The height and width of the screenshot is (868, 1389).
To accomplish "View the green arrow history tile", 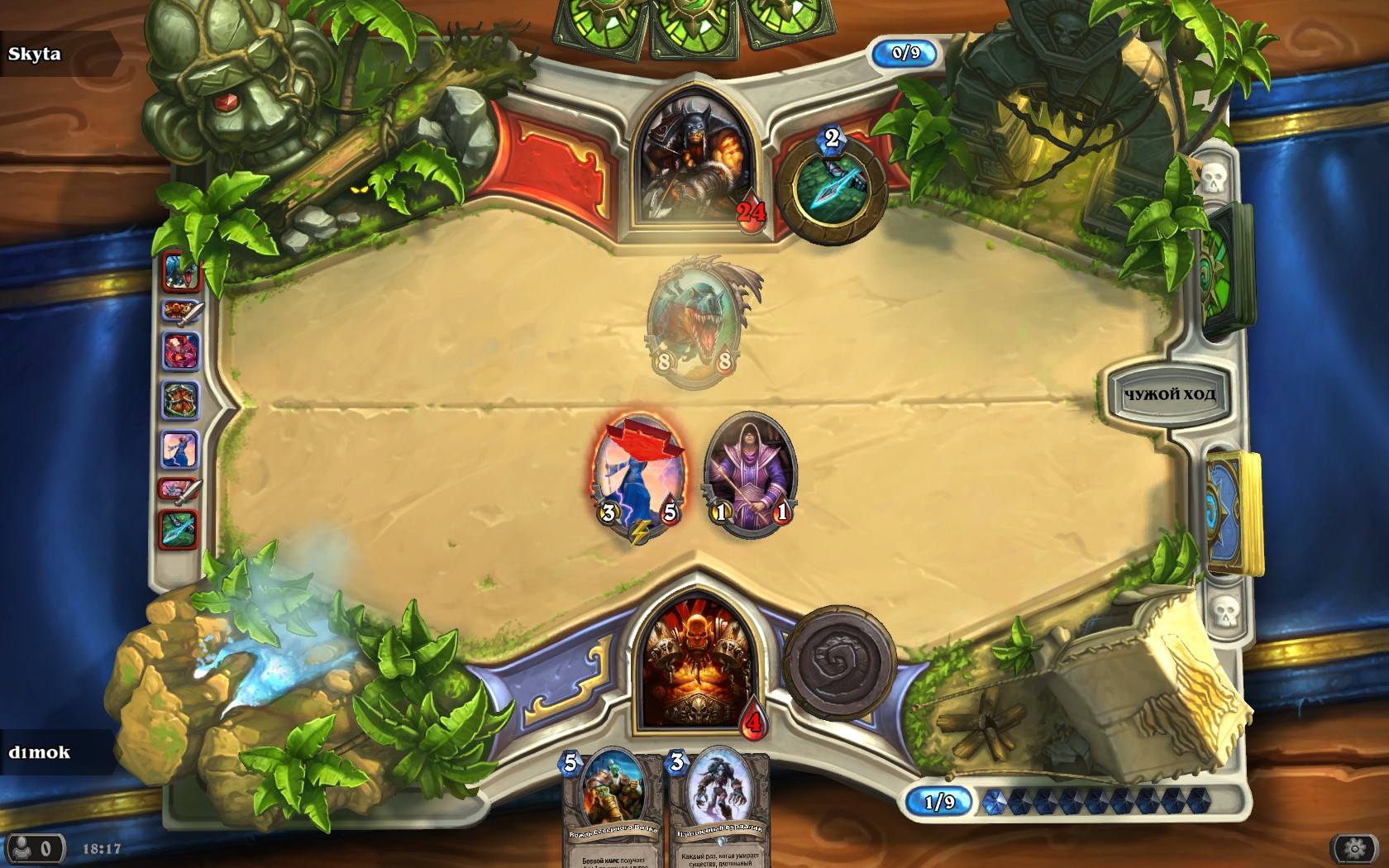I will [179, 530].
